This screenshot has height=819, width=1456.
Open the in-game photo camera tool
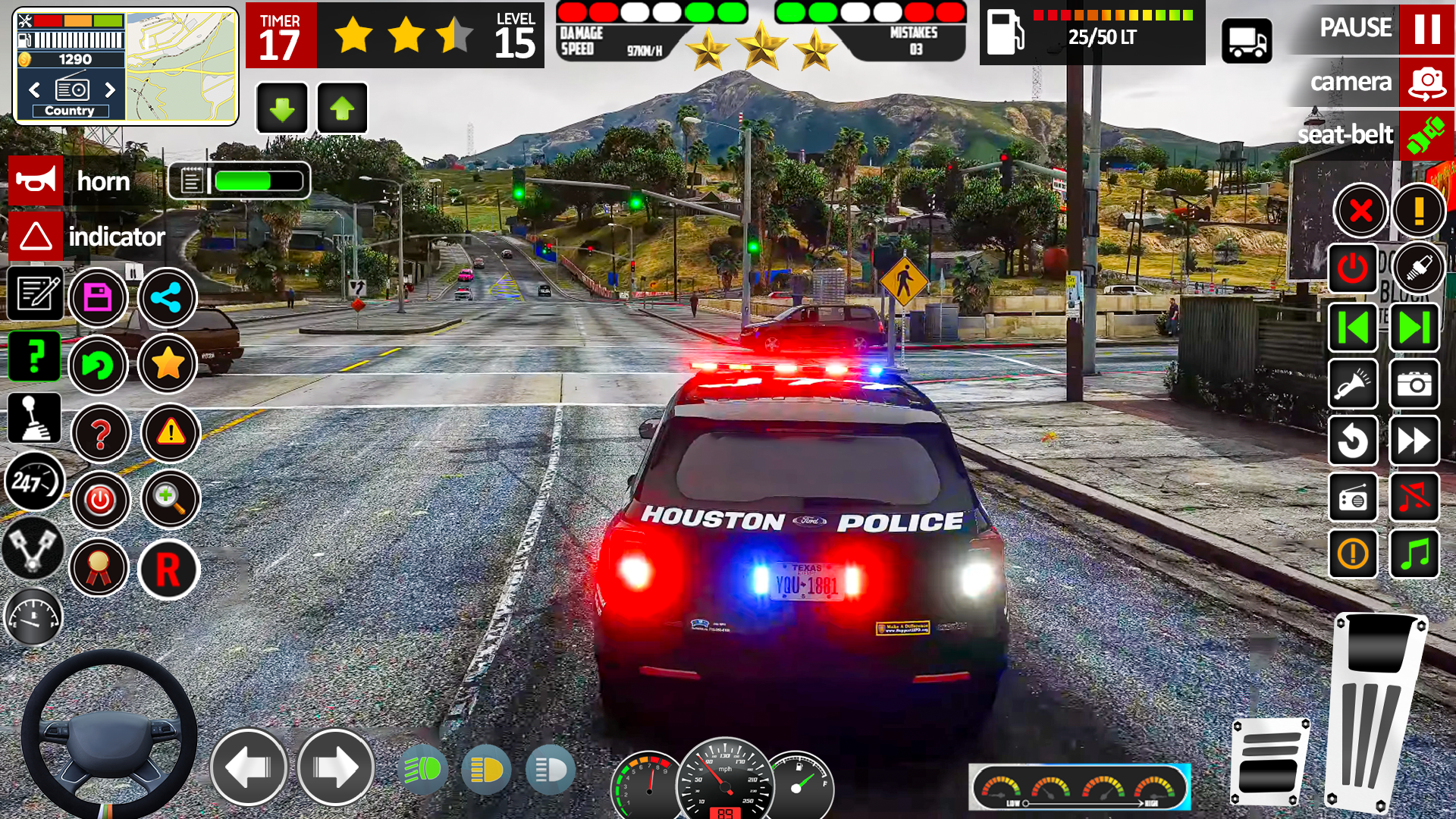click(1415, 384)
